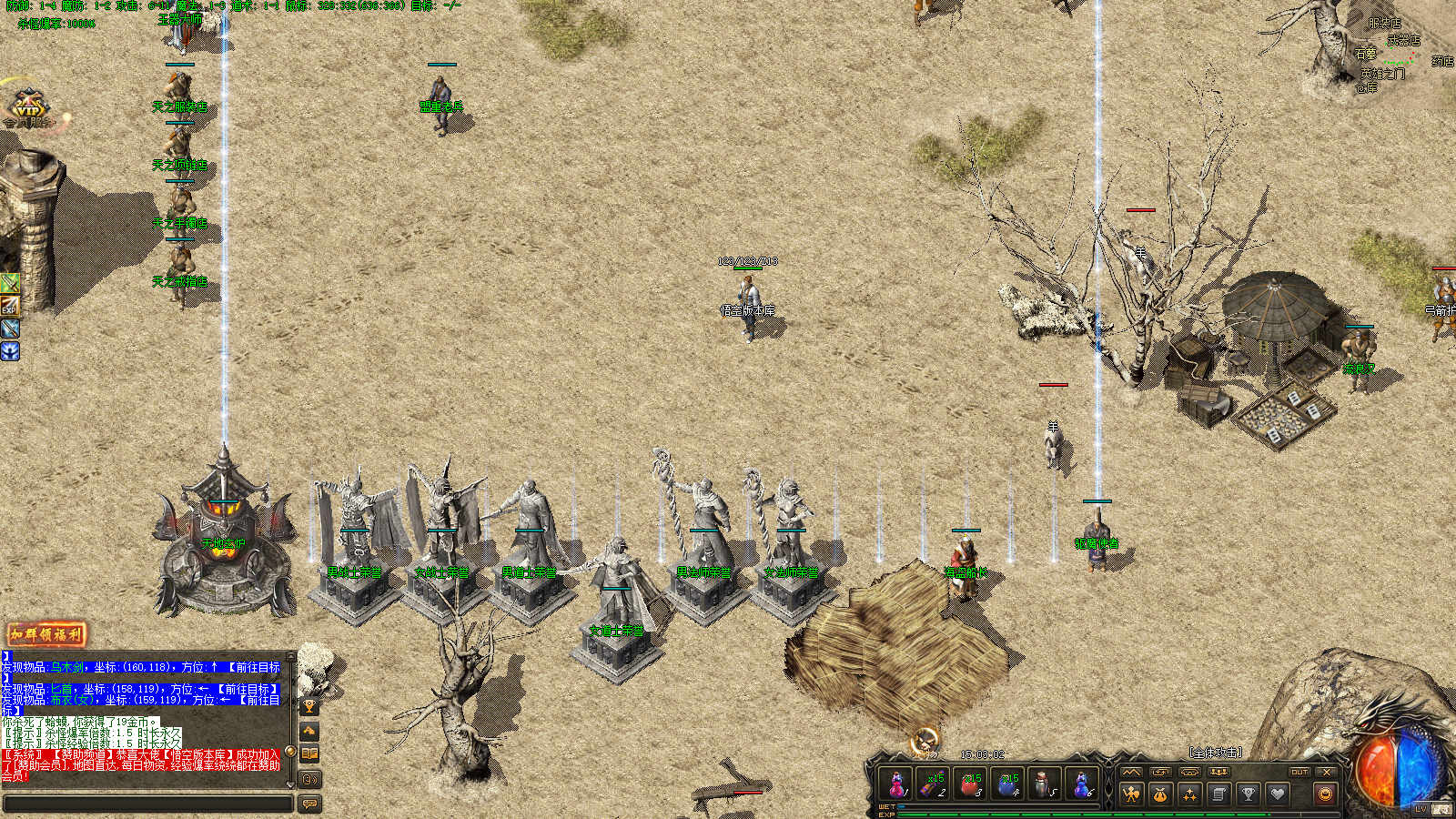Image resolution: width=1456 pixels, height=819 pixels.
Task: Open the character panel warrior icon
Action: 1131,794
